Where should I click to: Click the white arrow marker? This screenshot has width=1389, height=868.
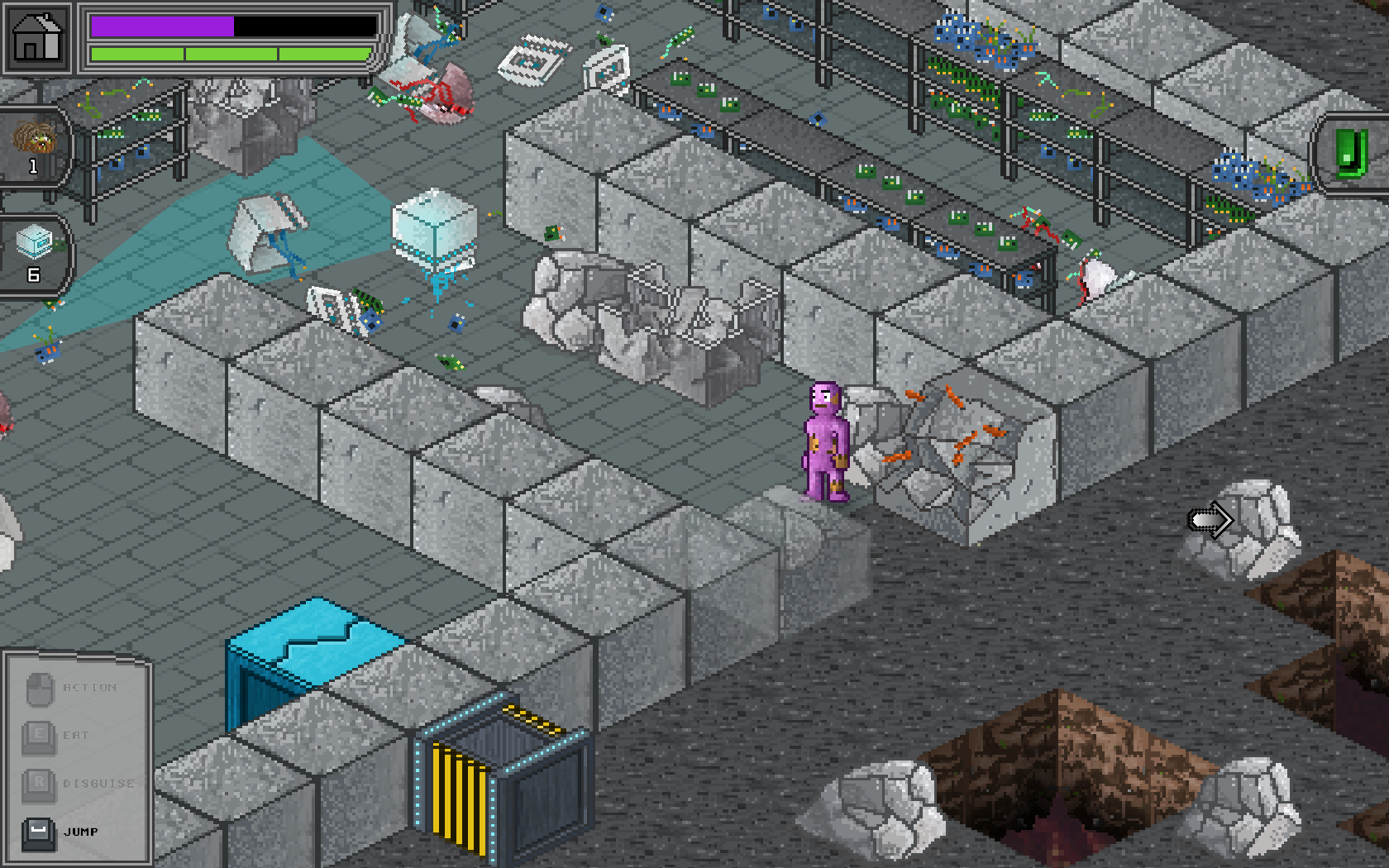(x=1210, y=519)
